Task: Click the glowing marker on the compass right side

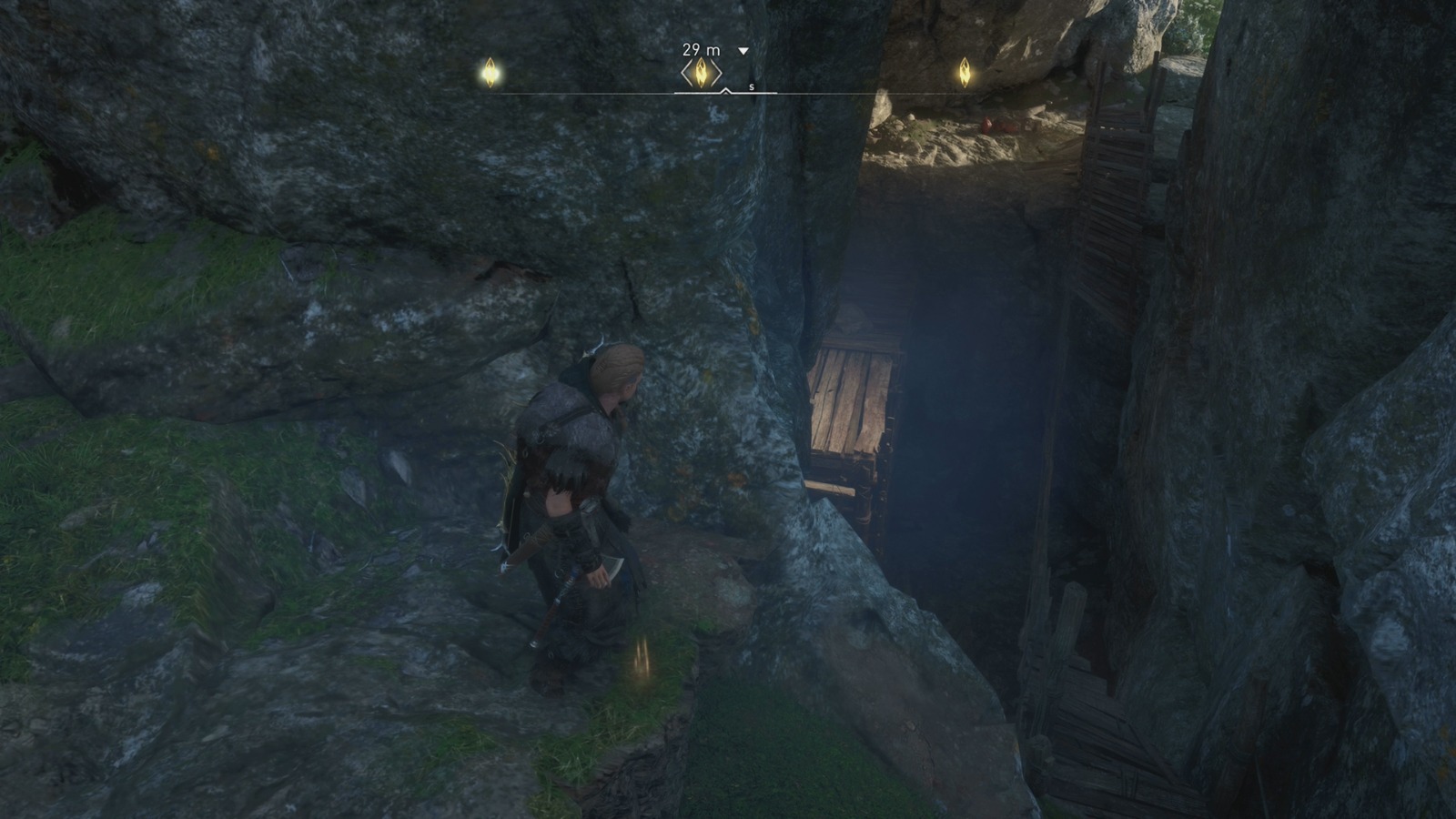Action: click(x=965, y=71)
